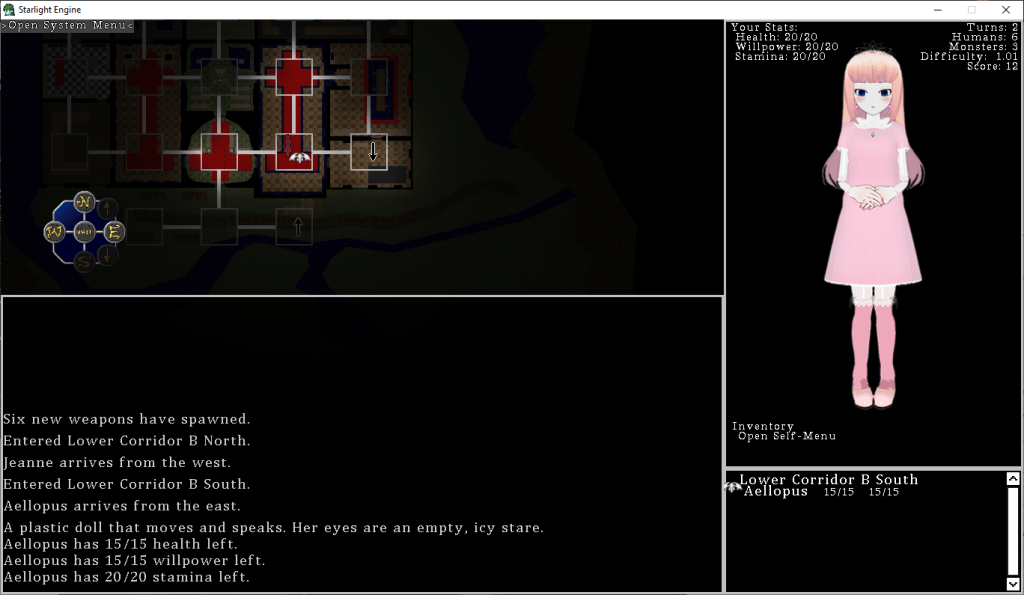
Task: Open the Inventory
Action: tap(762, 426)
